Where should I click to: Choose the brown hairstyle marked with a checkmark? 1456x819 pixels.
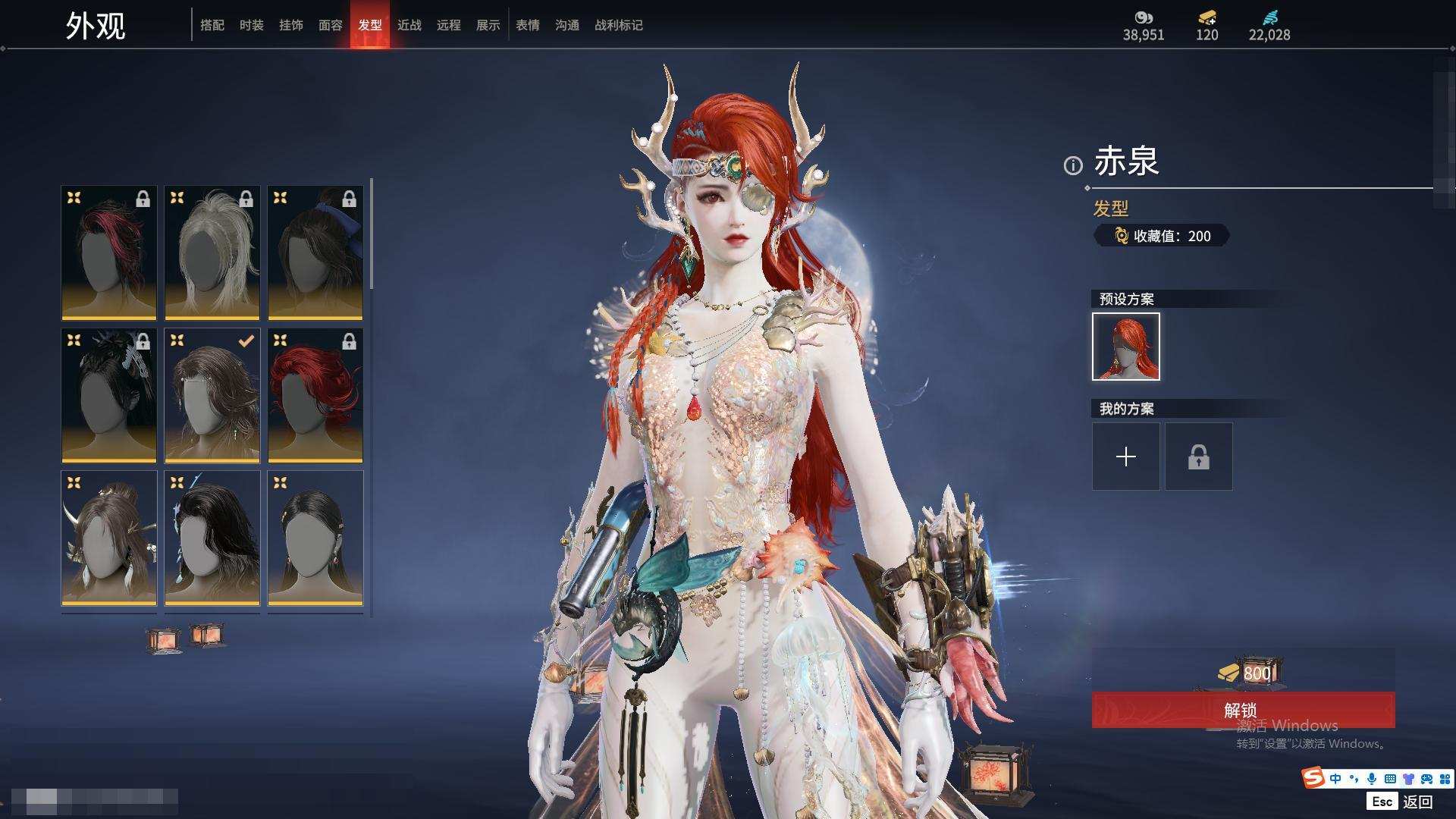pyautogui.click(x=212, y=395)
